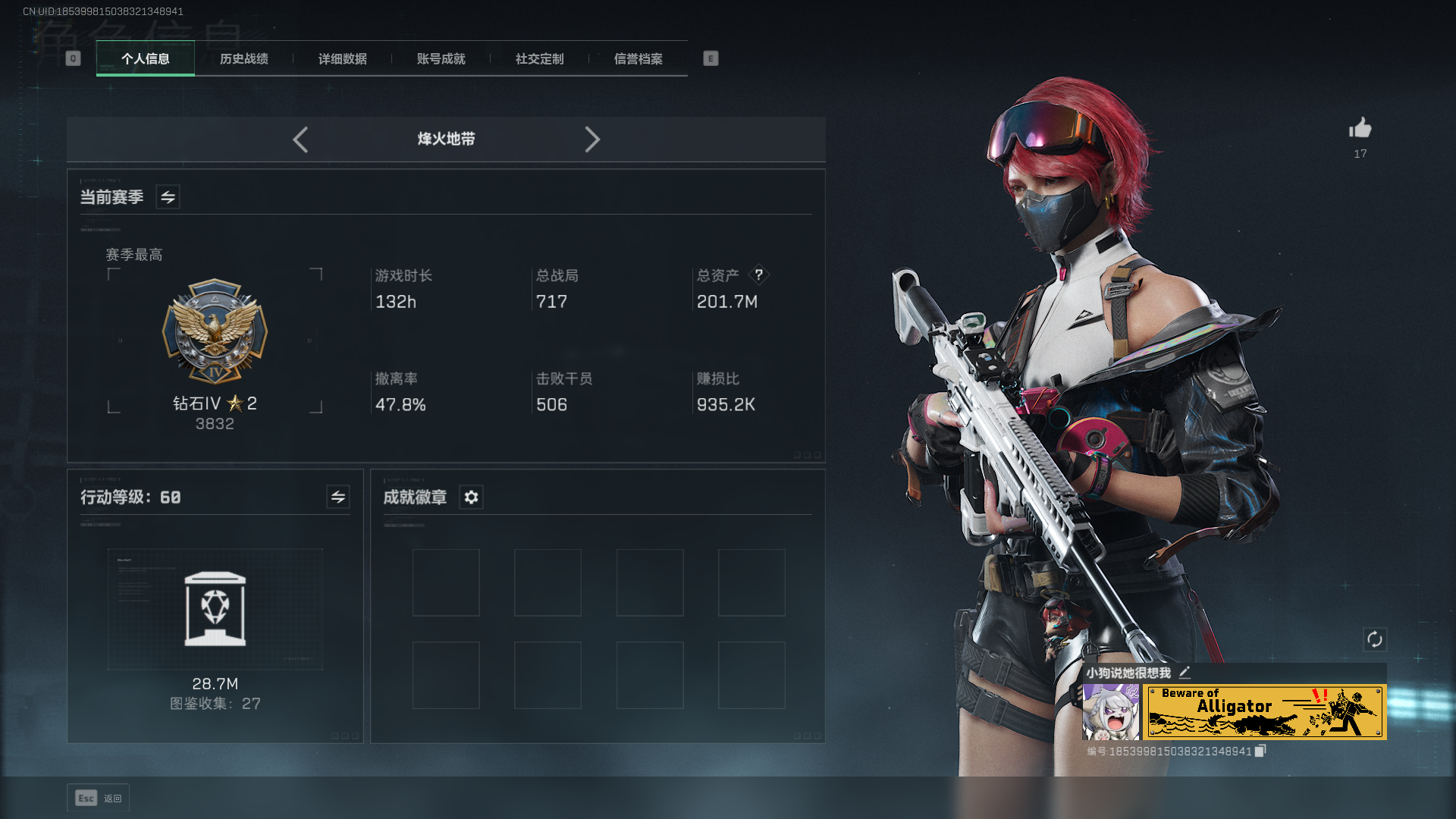Give a thumbs-up like to the profile

tap(1360, 128)
